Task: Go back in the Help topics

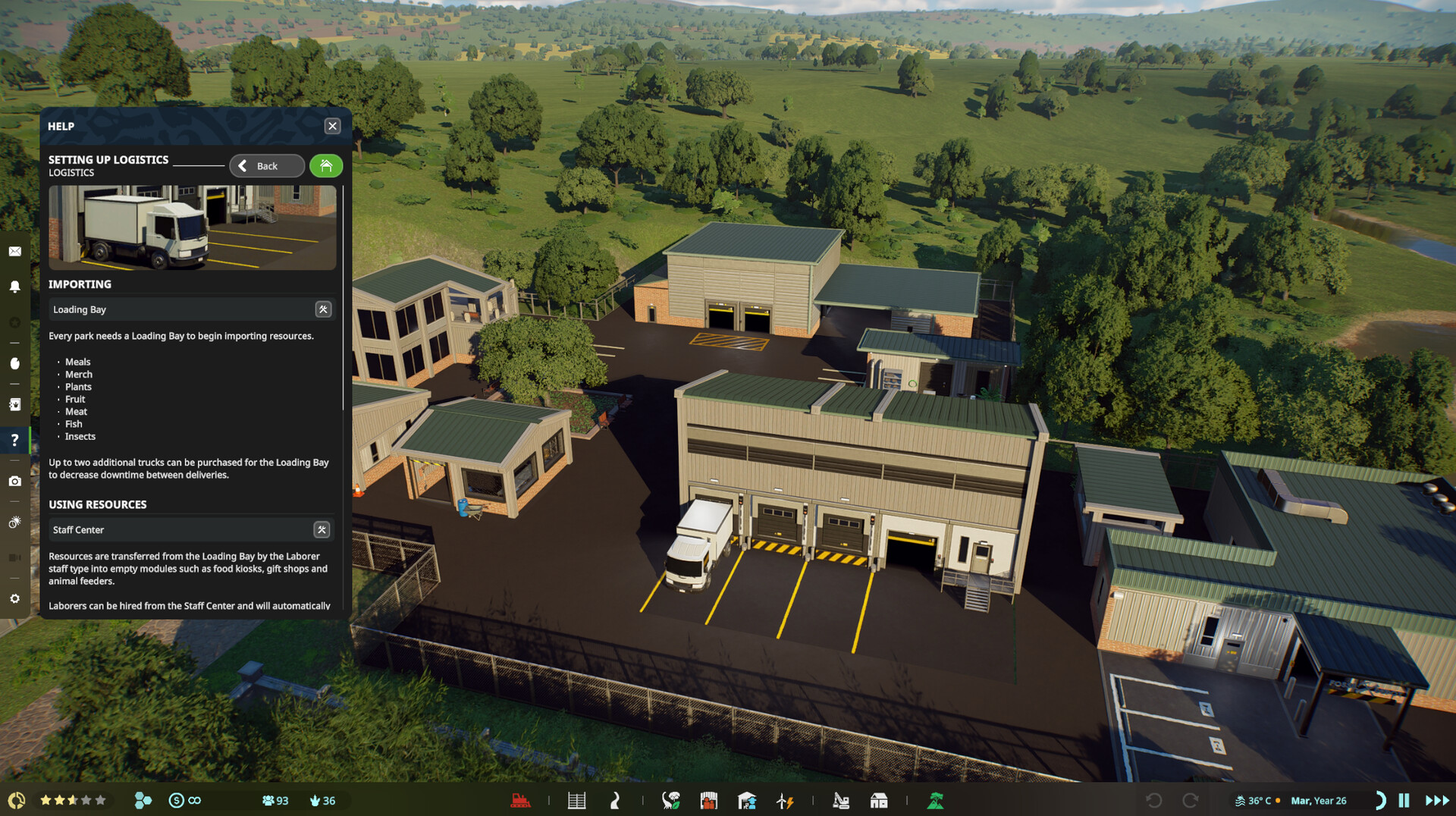Action: pos(267,166)
